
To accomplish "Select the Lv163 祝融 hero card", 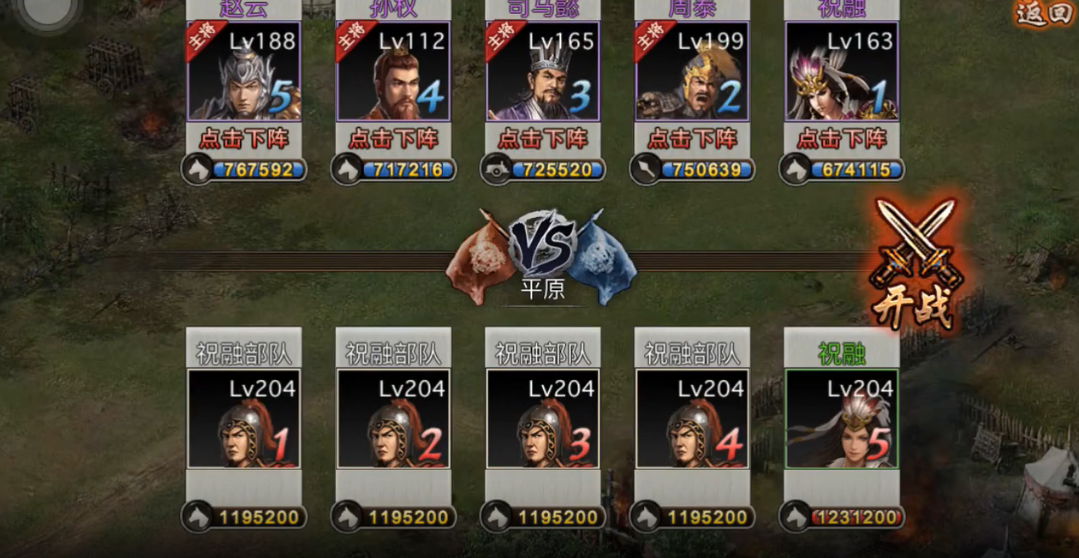I will 842,72.
